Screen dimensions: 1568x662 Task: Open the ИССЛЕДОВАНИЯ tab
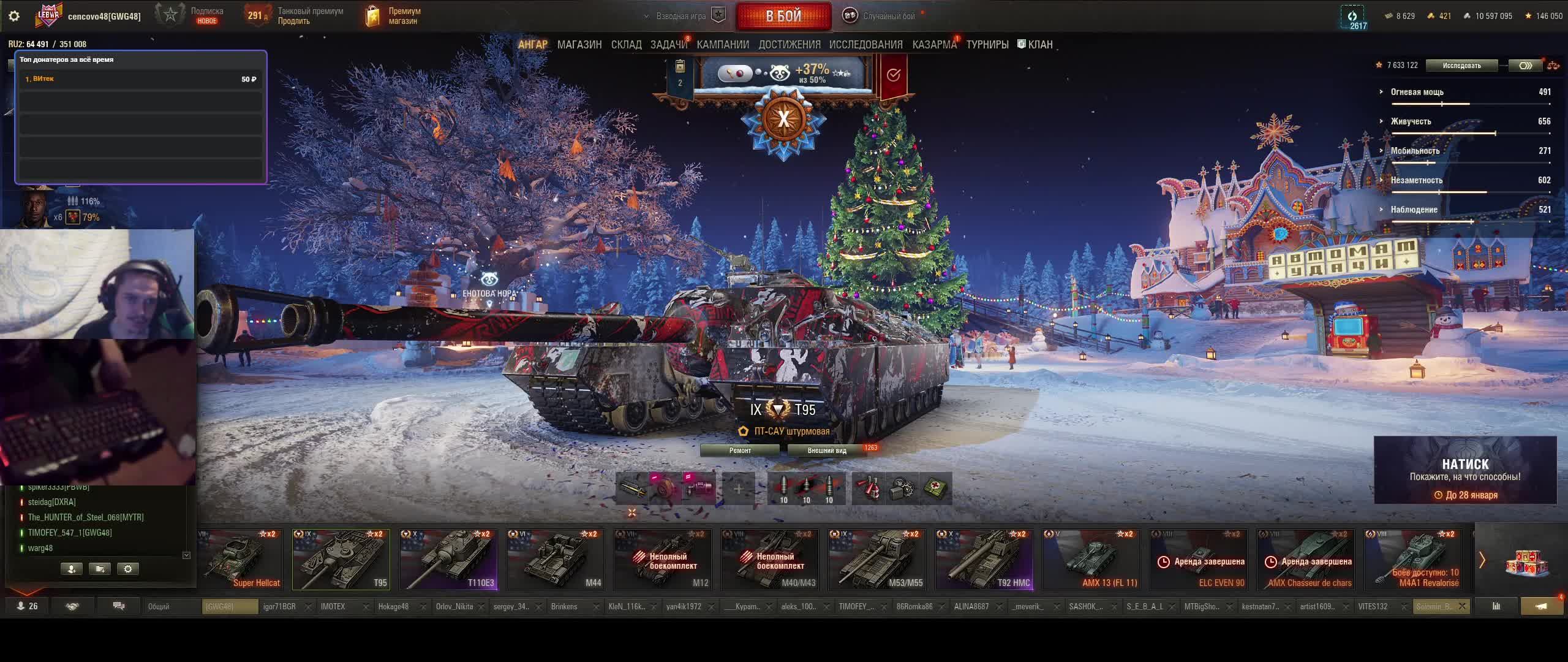click(865, 45)
